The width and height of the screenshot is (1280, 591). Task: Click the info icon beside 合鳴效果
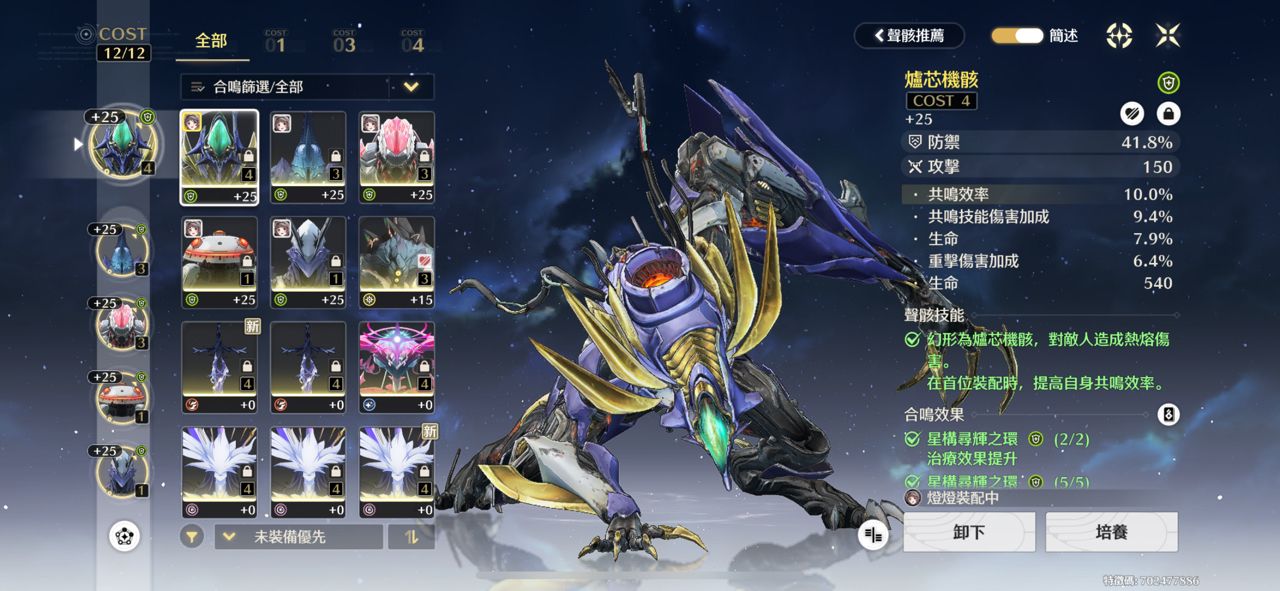pos(1167,414)
